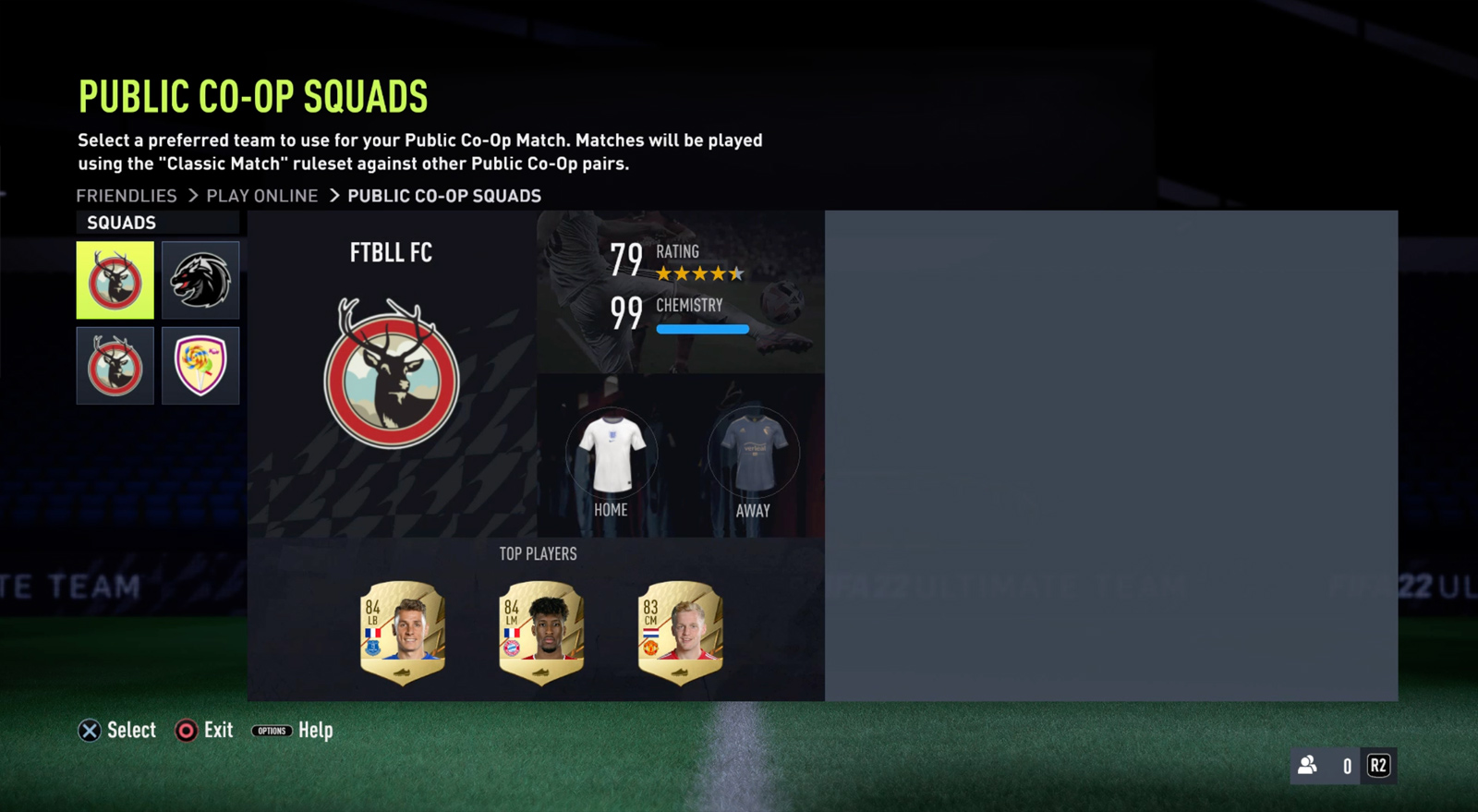Open Help with the OPTIONS button

(272, 731)
